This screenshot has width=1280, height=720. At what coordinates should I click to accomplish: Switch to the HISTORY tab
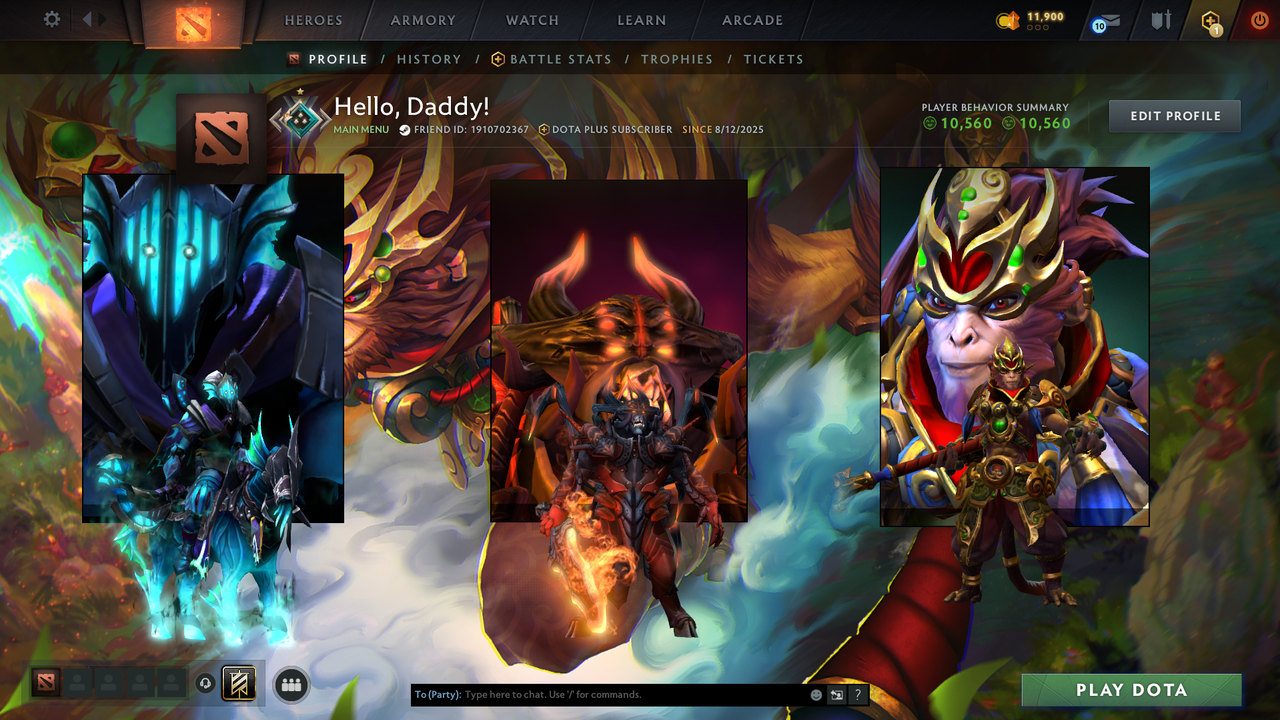[429, 59]
